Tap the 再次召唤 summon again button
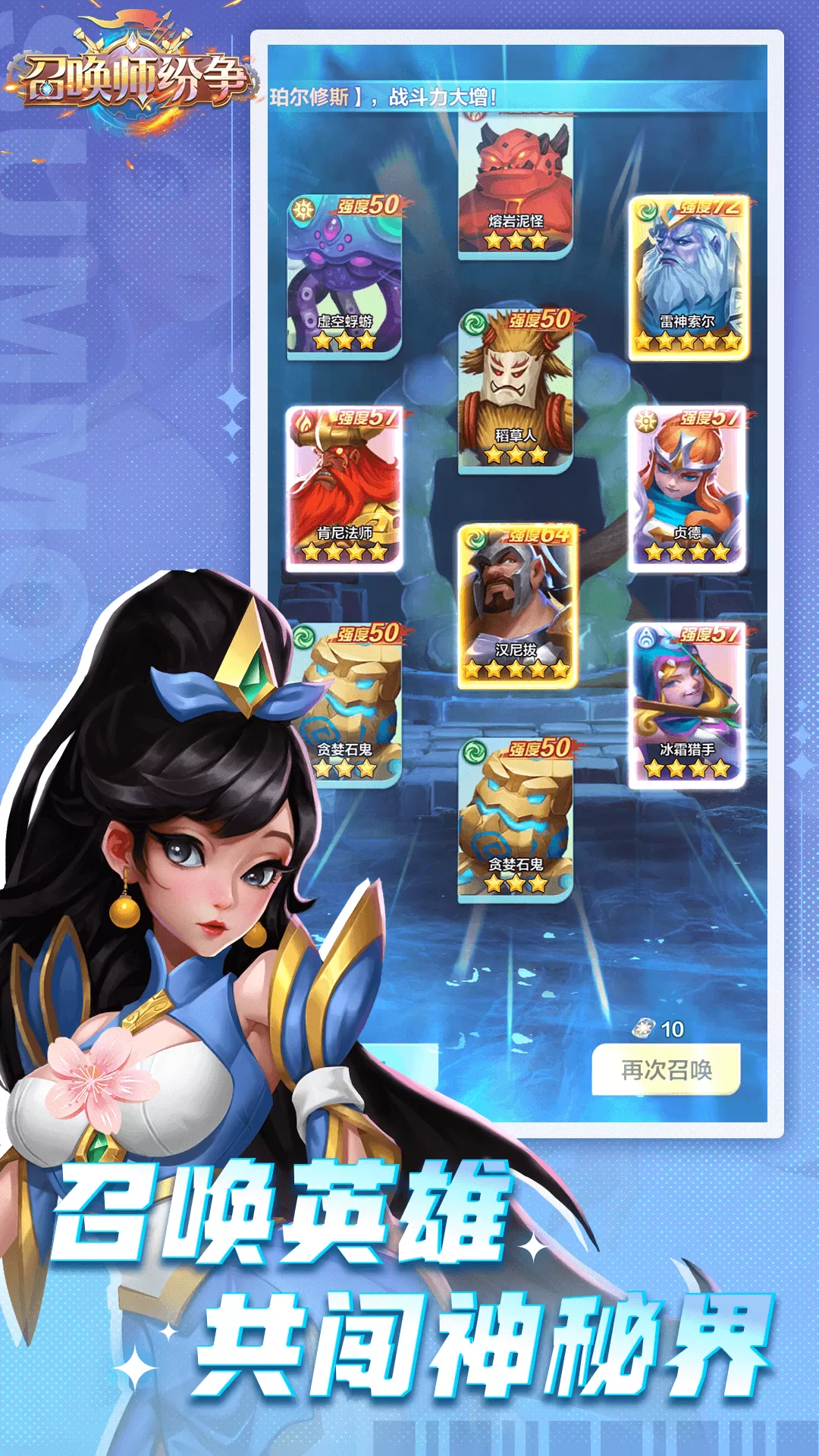Viewport: 819px width, 1456px height. click(666, 1069)
